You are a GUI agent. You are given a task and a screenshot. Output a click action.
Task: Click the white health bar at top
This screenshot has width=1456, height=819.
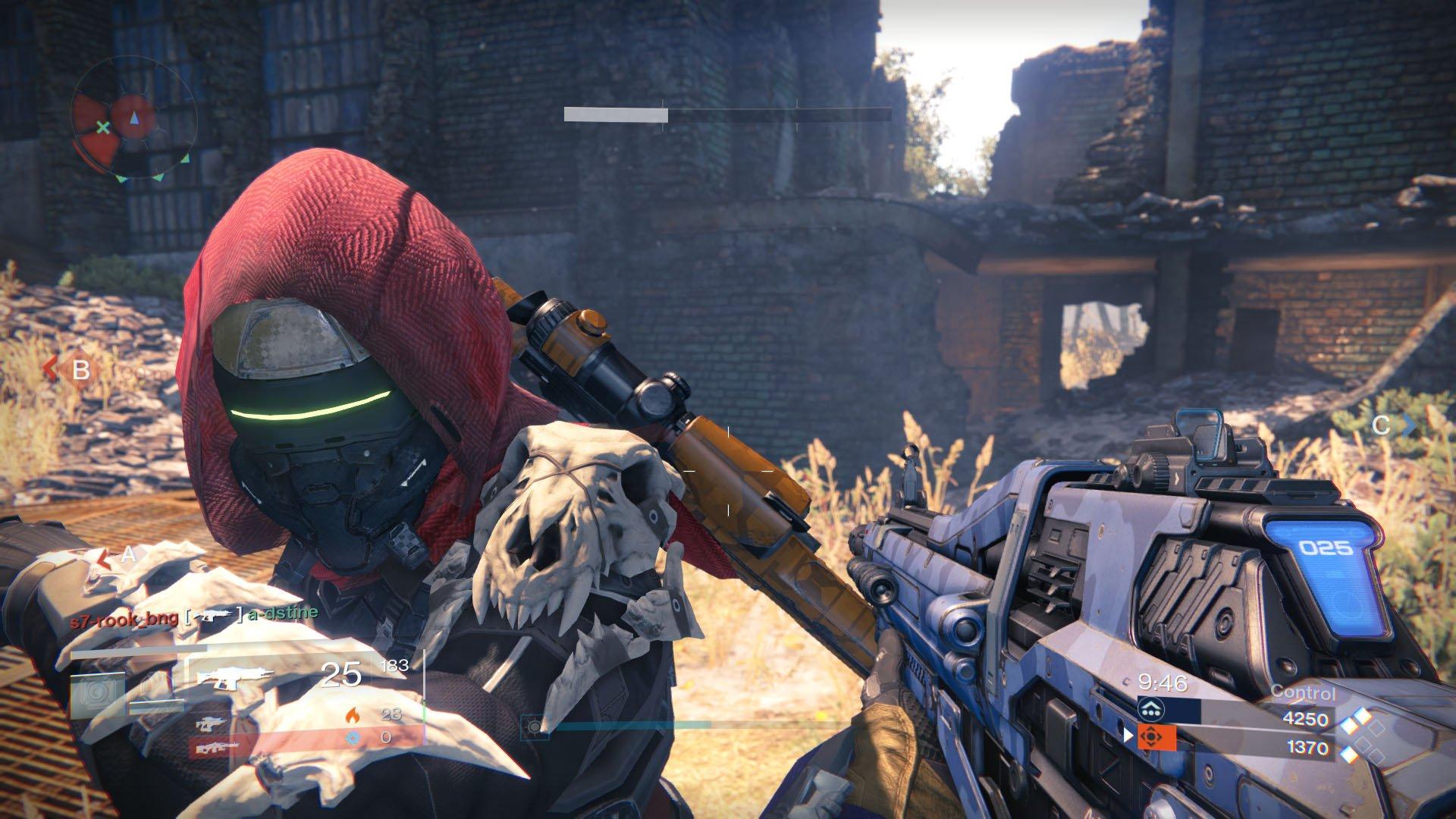tap(614, 115)
